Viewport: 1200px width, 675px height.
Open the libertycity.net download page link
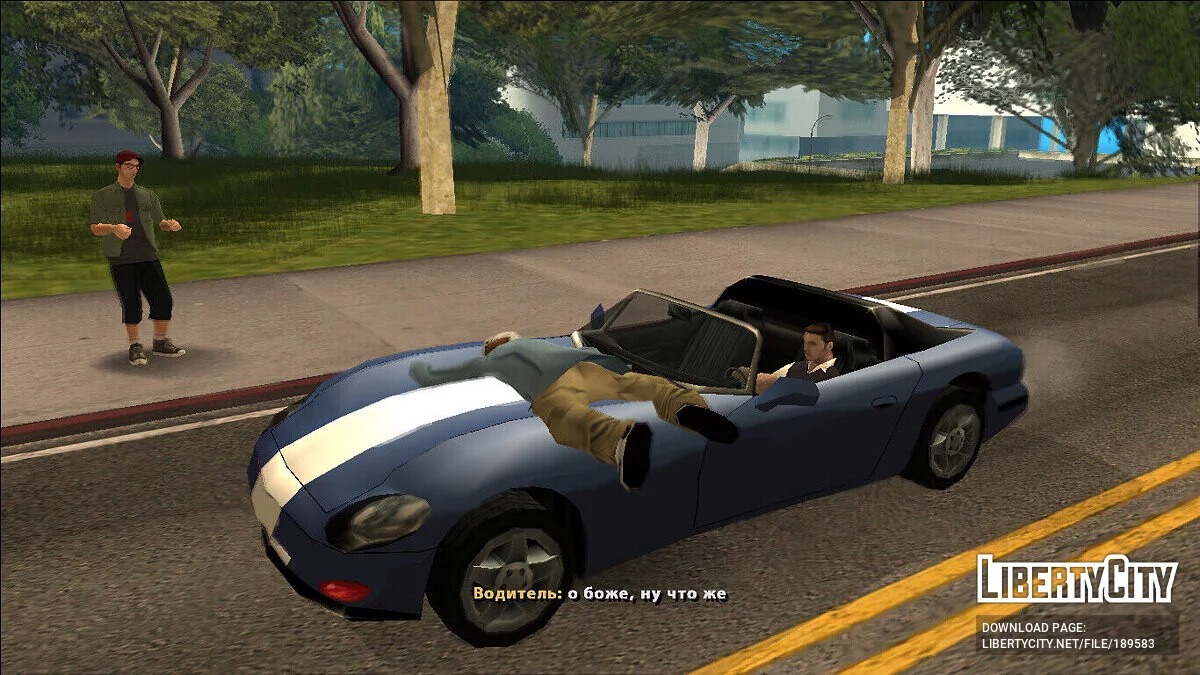[x=1067, y=643]
